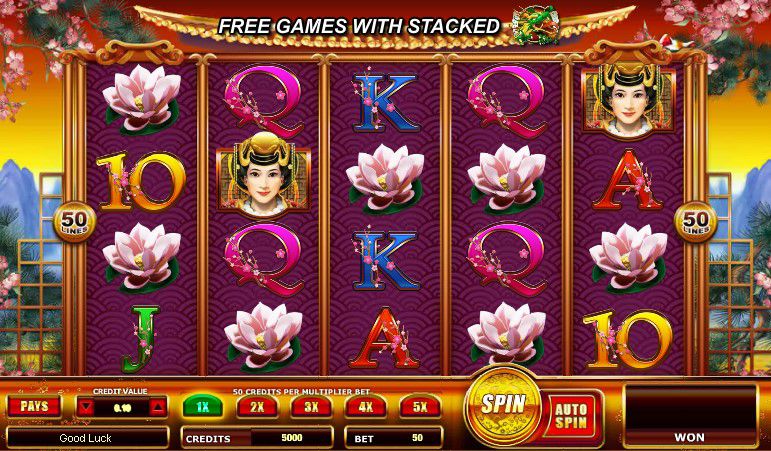Viewport: 771px width, 451px height.
Task: Set the bet multiplier to 3X
Action: pyautogui.click(x=310, y=407)
